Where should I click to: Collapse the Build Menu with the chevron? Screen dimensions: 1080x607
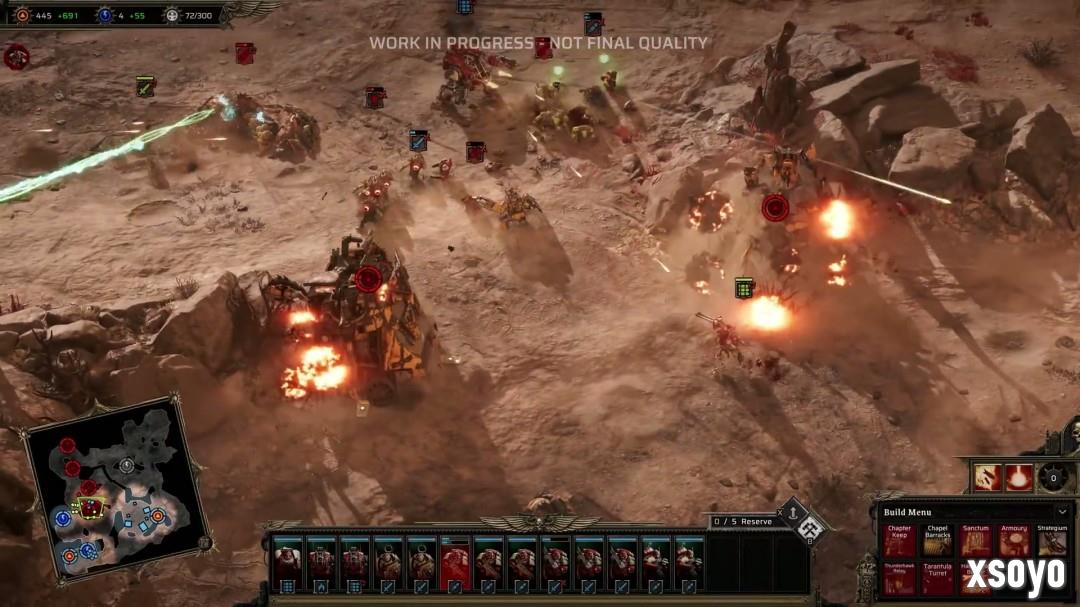pyautogui.click(x=1061, y=512)
